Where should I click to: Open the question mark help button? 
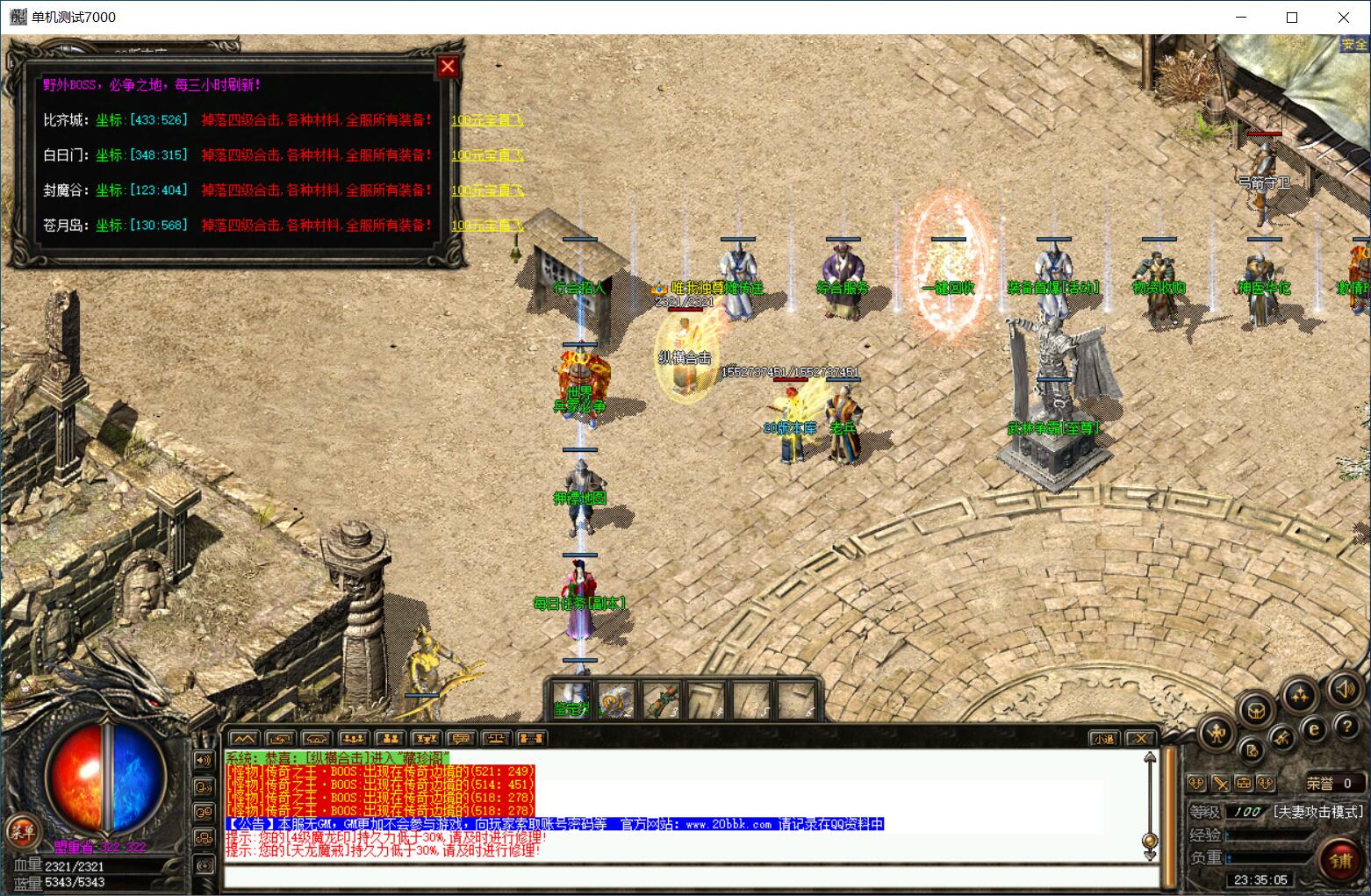[1346, 727]
